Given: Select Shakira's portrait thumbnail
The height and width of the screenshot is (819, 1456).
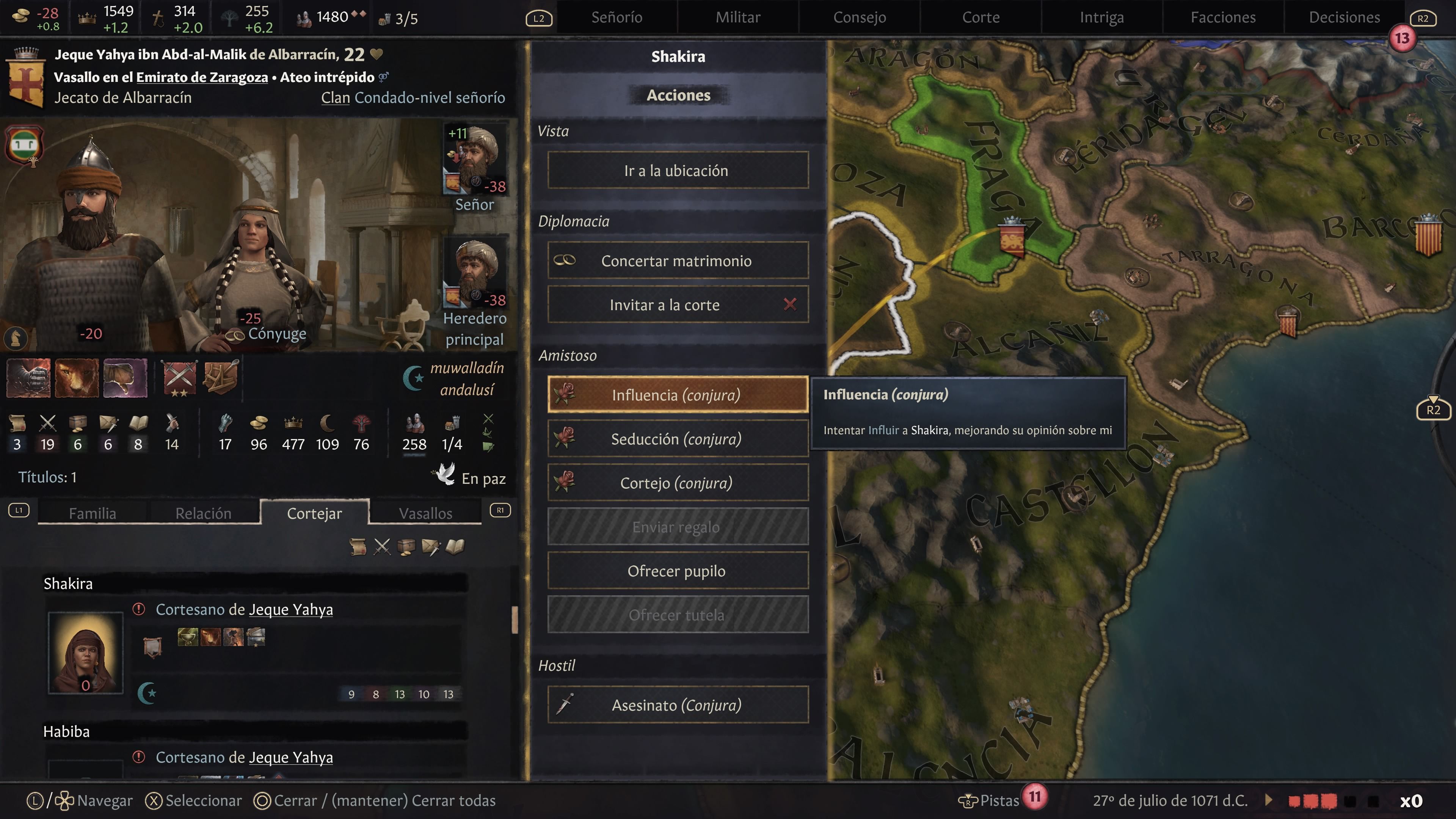Looking at the screenshot, I should (x=85, y=653).
